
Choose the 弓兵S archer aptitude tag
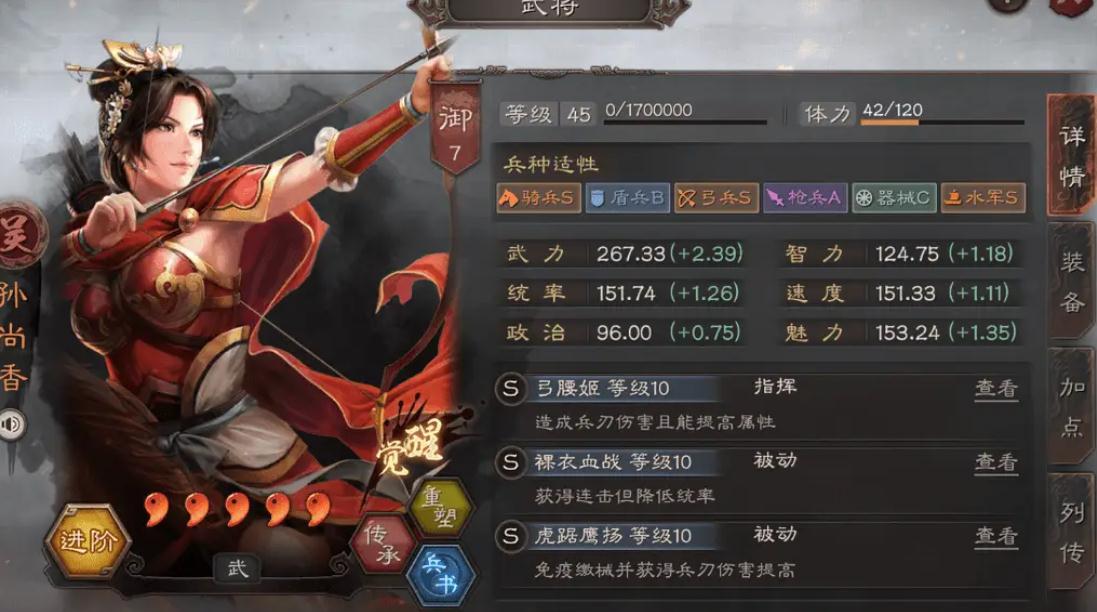(x=715, y=198)
